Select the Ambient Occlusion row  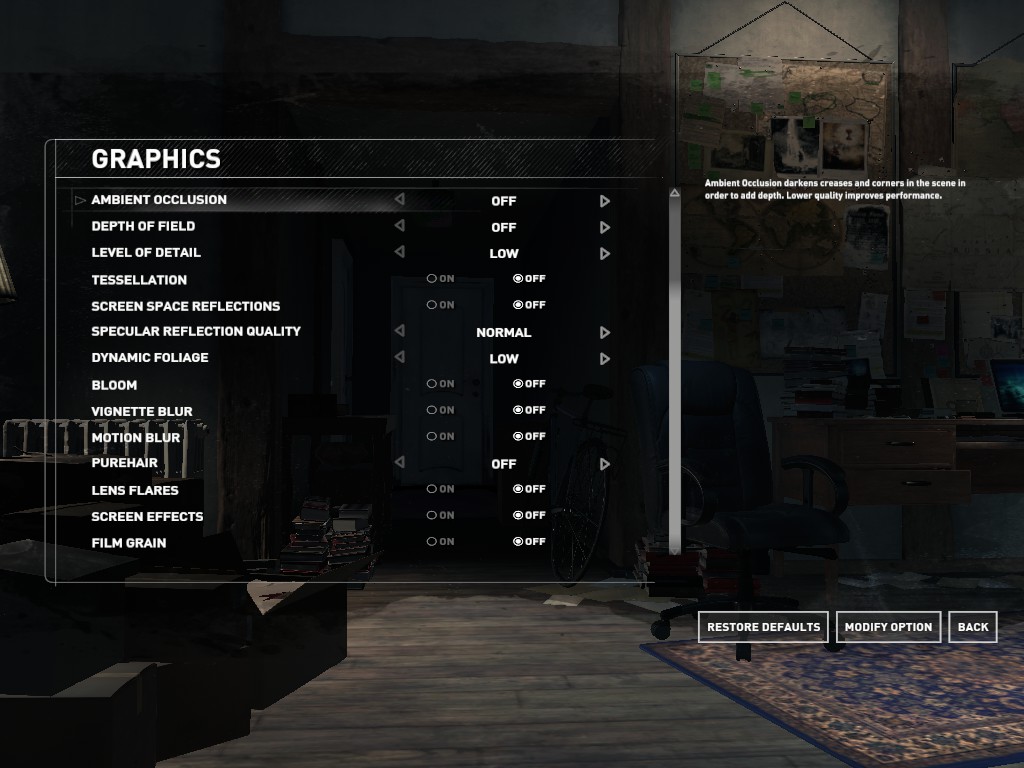click(x=159, y=200)
